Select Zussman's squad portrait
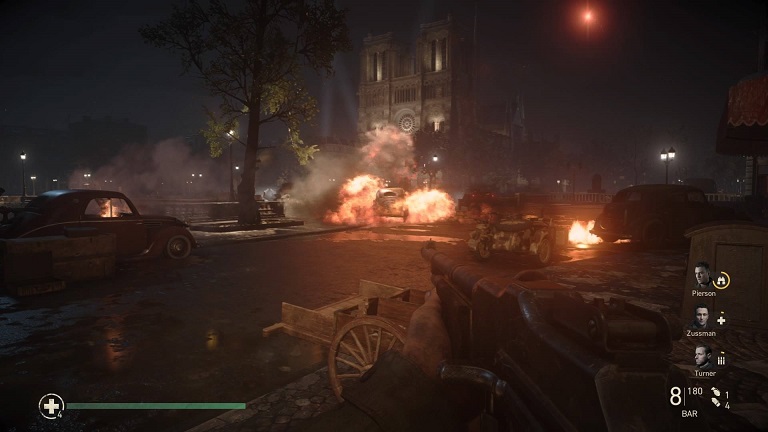This screenshot has width=768, height=432. click(x=704, y=319)
